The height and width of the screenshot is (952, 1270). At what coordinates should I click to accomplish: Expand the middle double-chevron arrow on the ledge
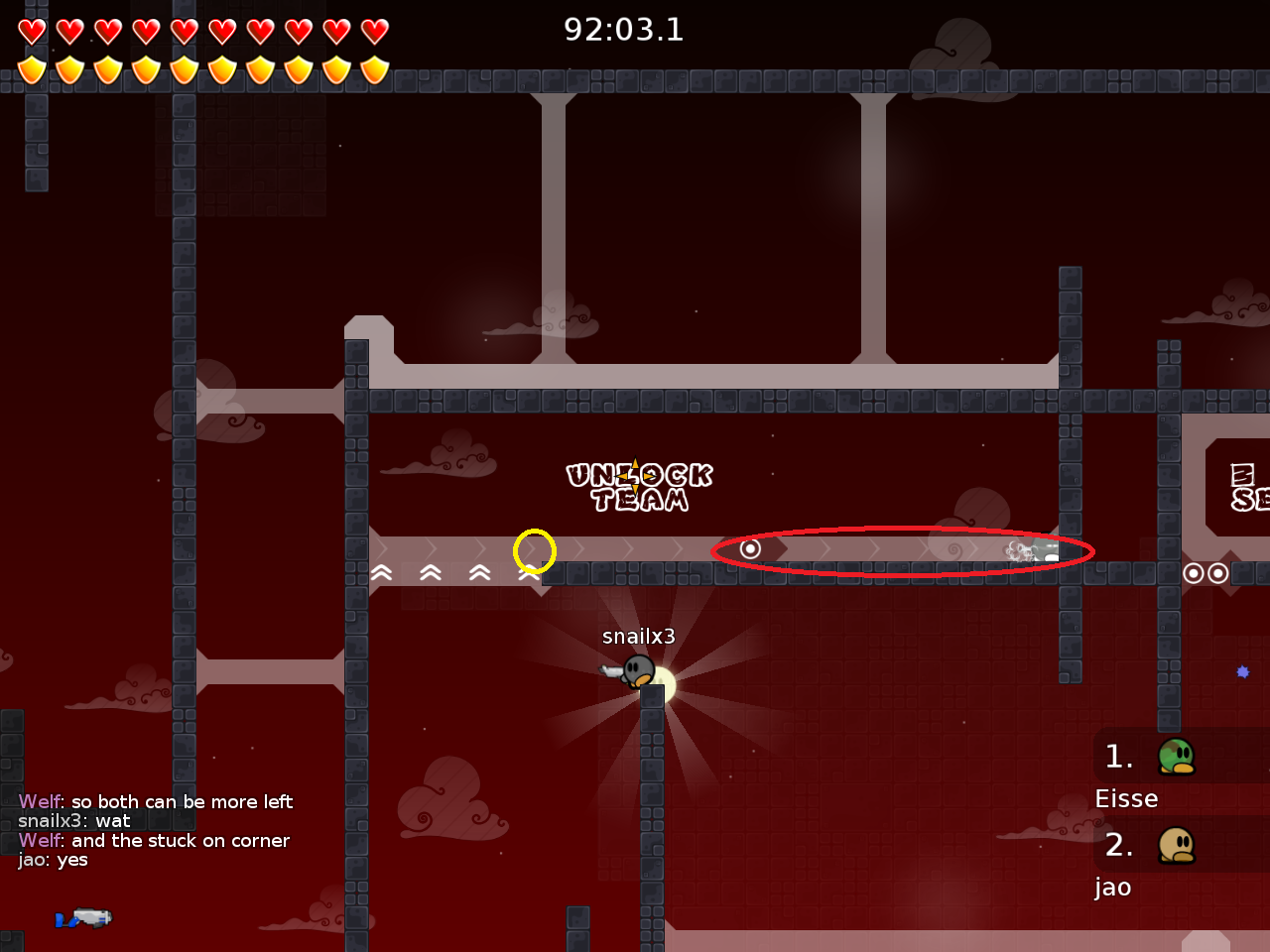pyautogui.click(x=431, y=572)
